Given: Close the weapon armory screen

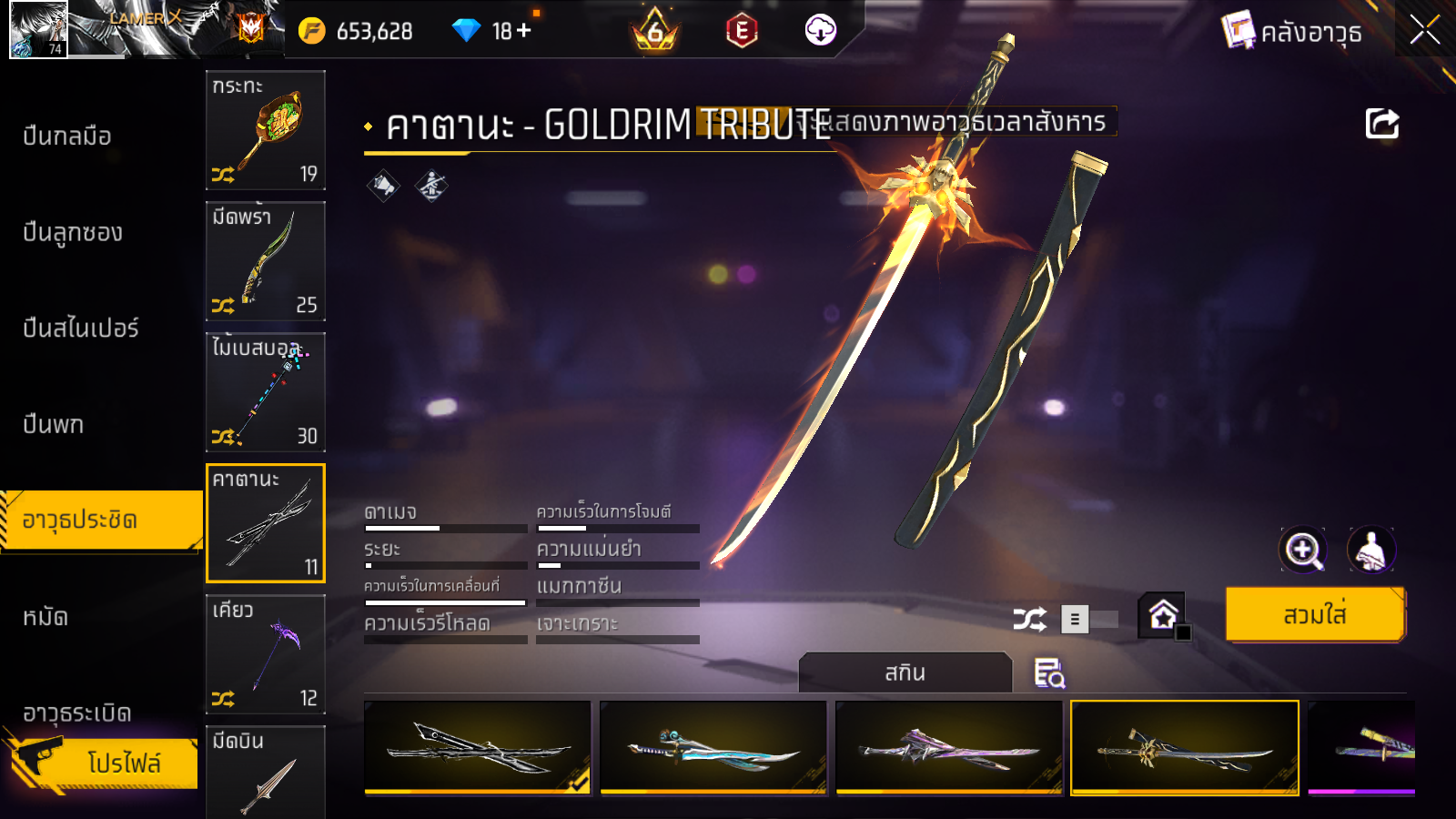Looking at the screenshot, I should tap(1424, 30).
